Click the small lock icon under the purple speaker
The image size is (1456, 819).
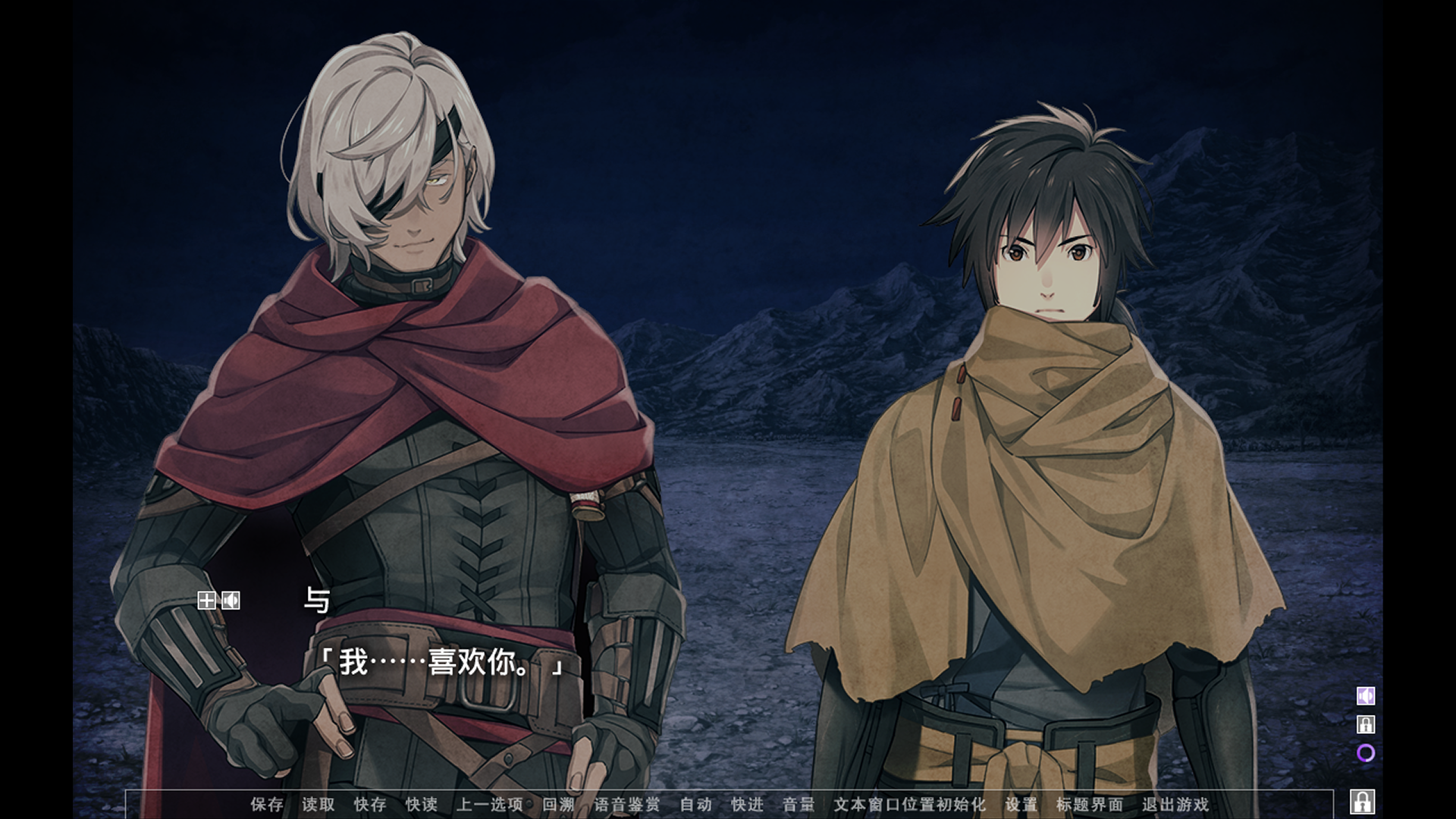(1366, 725)
